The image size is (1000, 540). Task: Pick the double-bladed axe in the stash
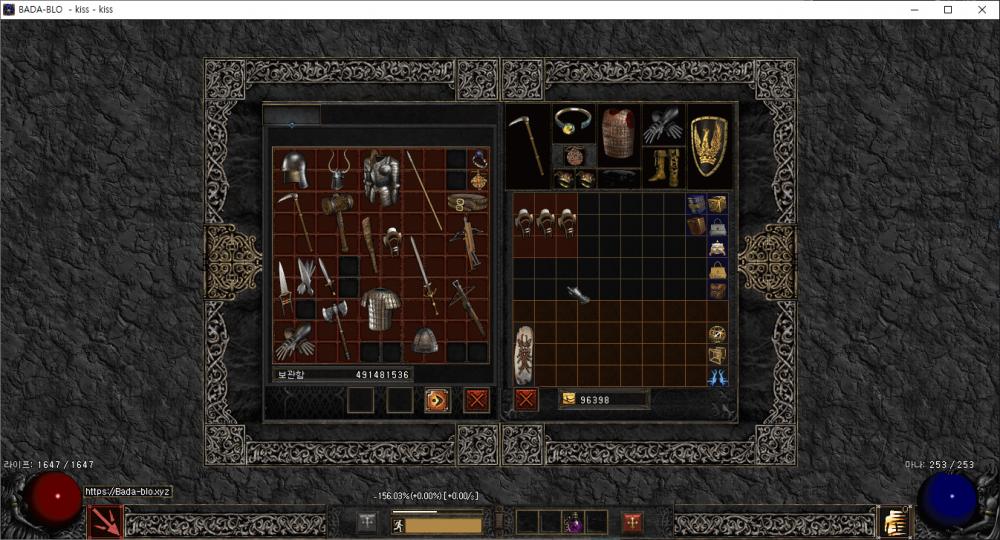[336, 325]
